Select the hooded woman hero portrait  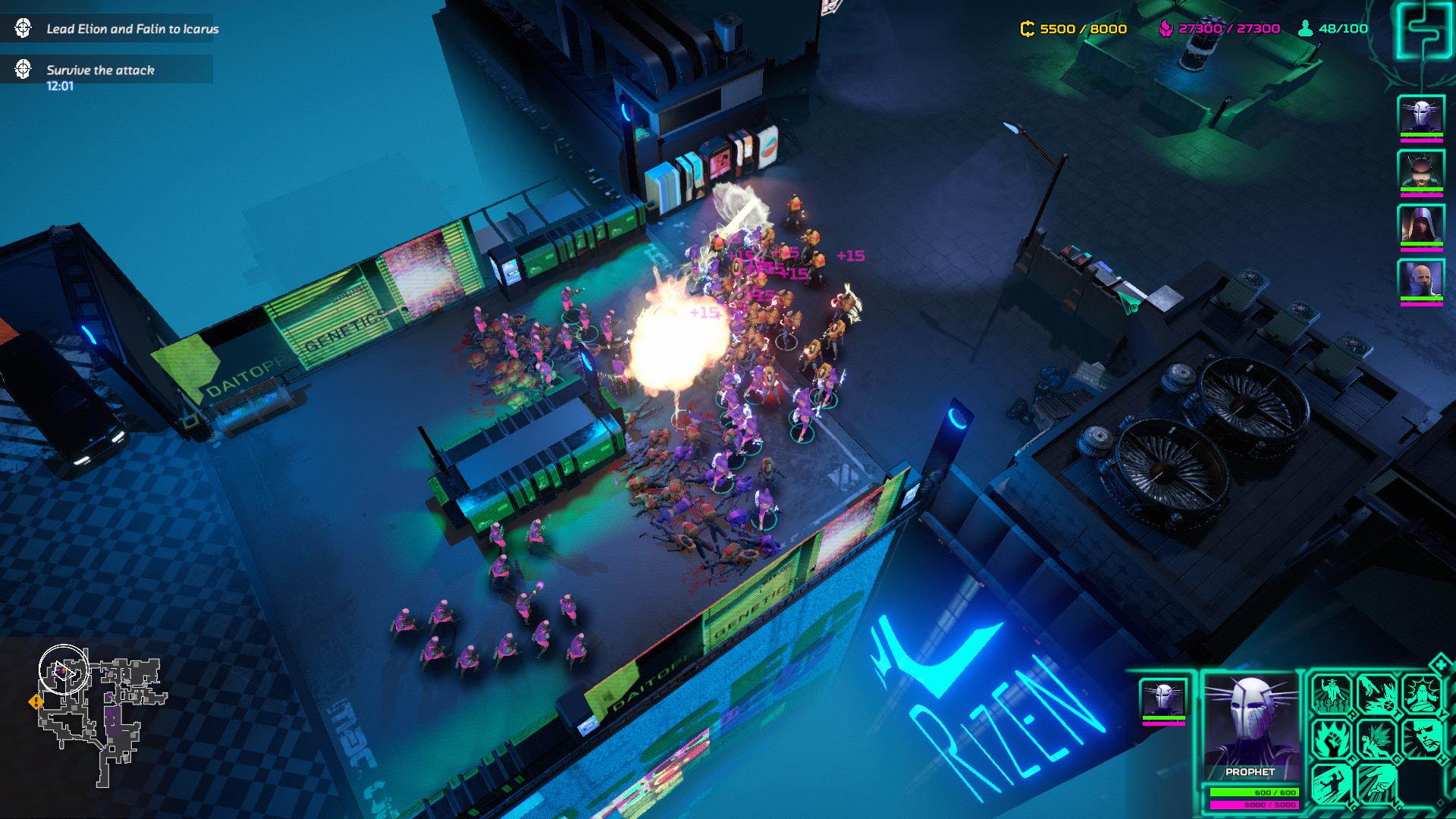tap(1420, 225)
